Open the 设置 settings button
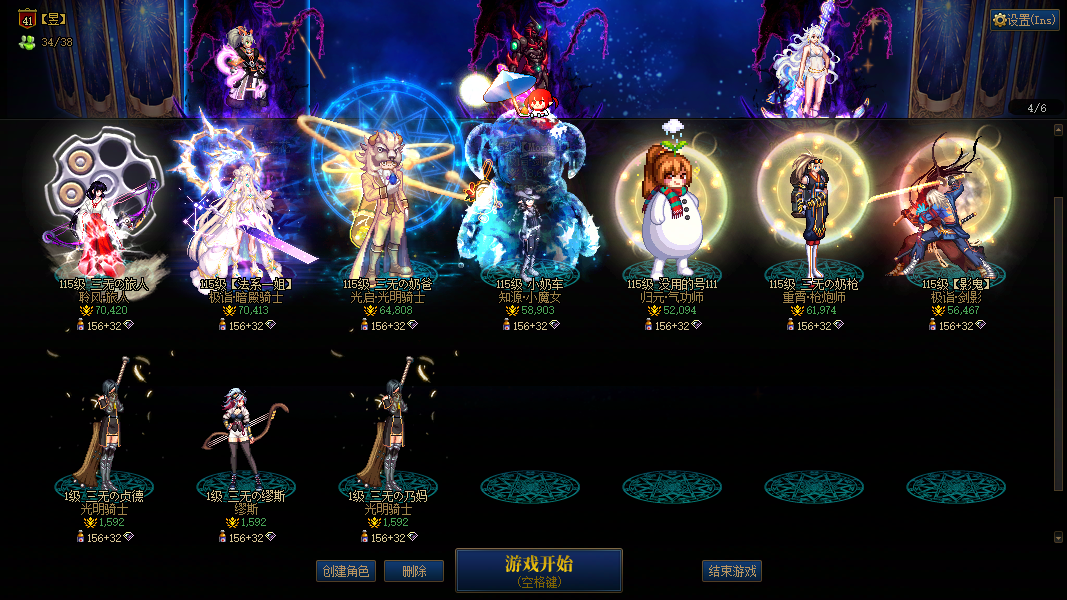Screen dimensions: 1067x600 click(x=1025, y=20)
